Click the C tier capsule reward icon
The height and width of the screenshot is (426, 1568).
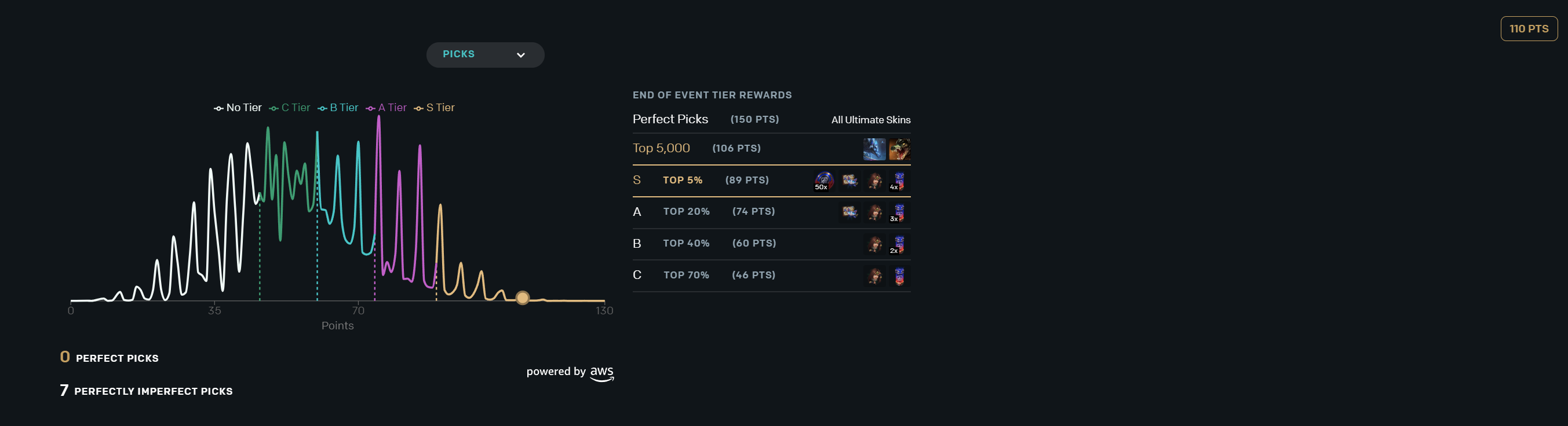899,276
